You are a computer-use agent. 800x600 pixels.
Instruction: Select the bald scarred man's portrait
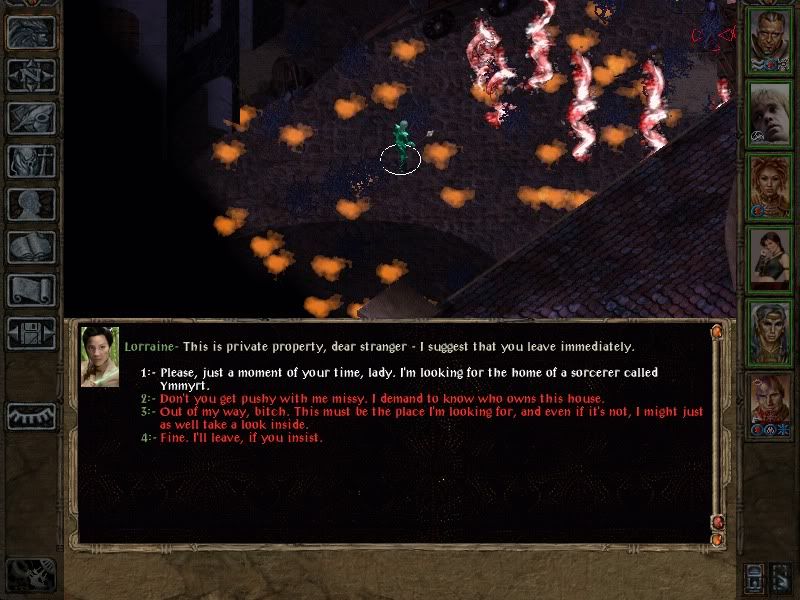(x=770, y=40)
